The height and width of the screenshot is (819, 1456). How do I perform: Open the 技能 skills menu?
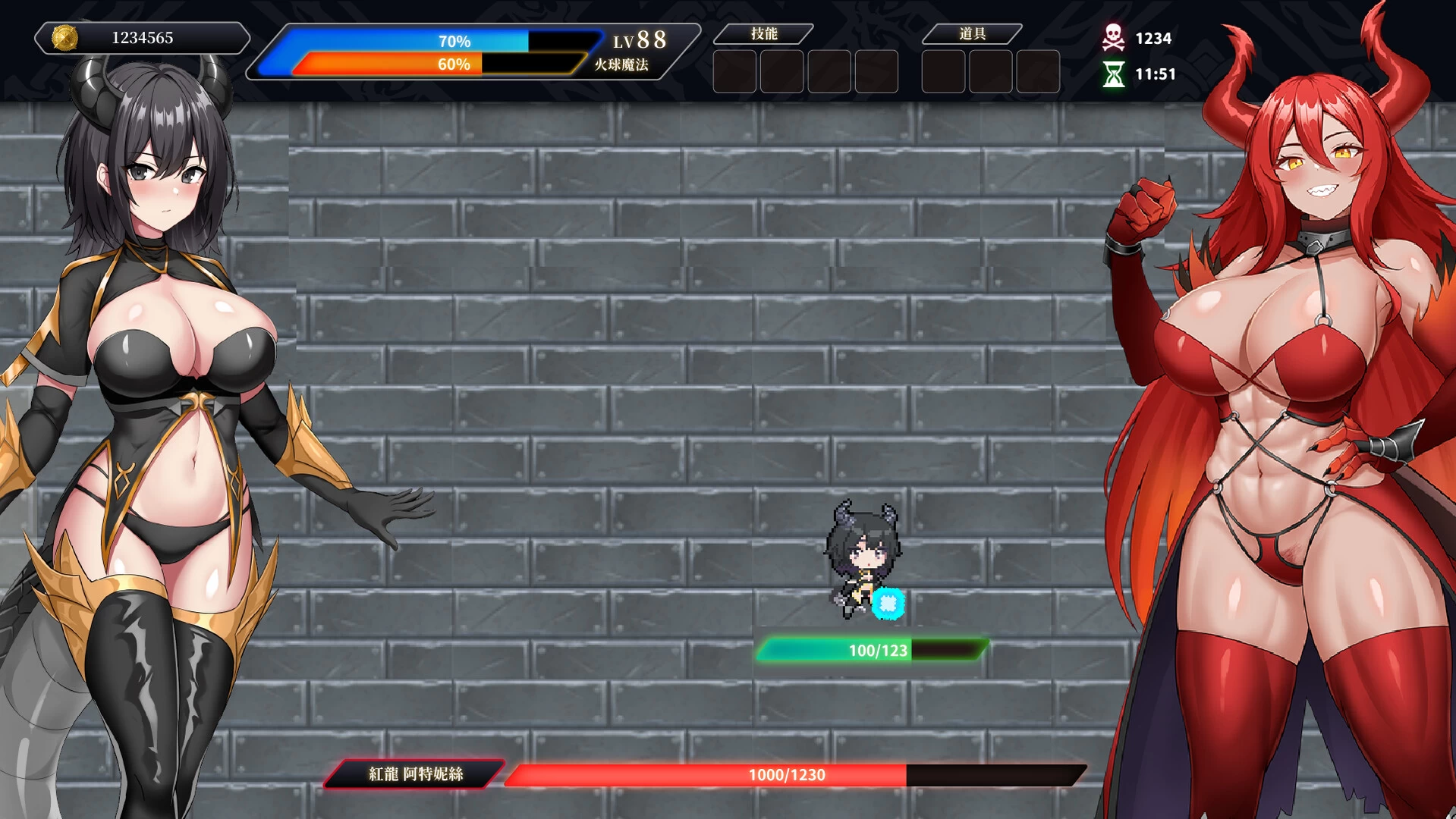click(x=765, y=33)
